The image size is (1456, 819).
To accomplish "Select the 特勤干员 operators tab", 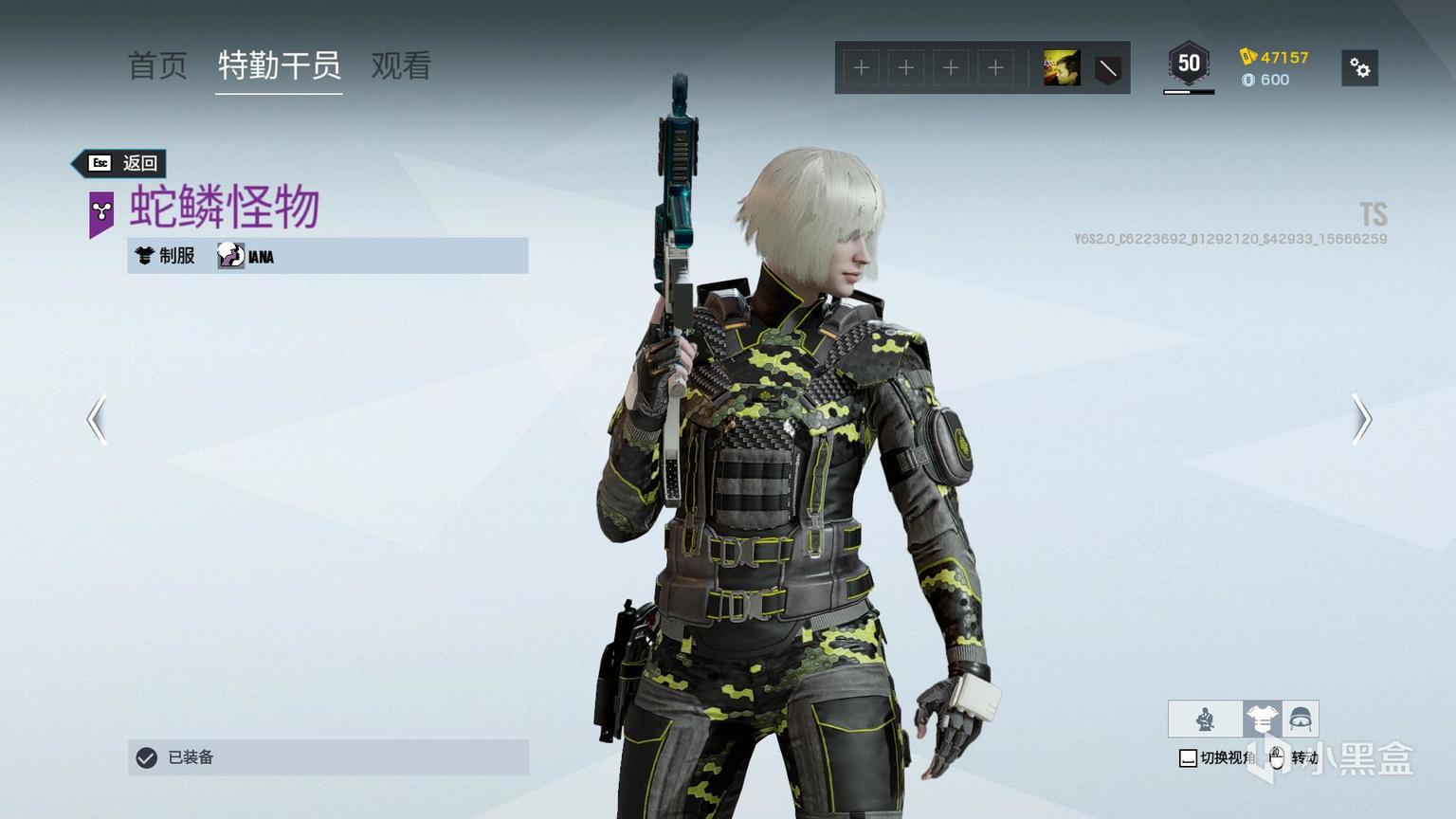I will coord(279,66).
